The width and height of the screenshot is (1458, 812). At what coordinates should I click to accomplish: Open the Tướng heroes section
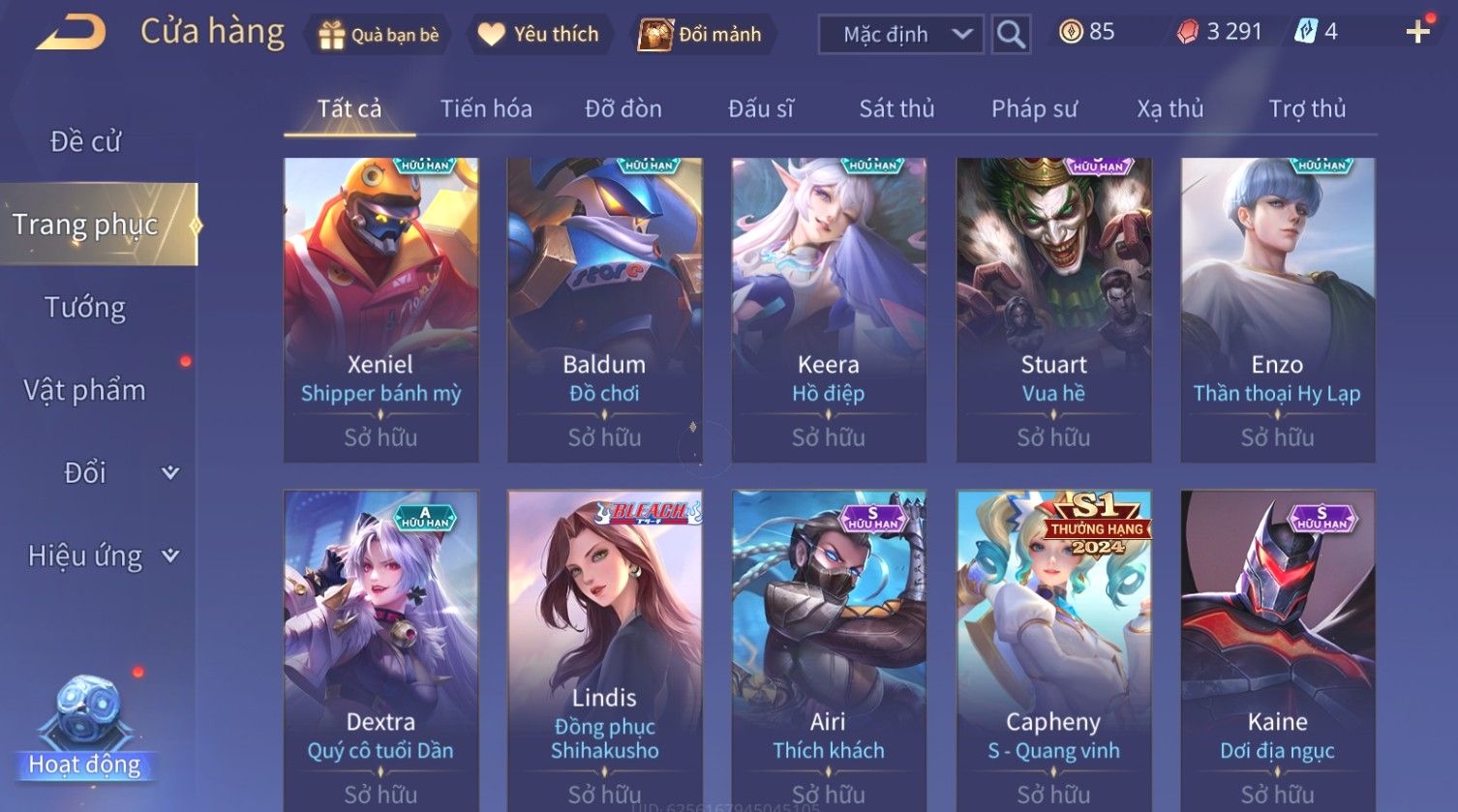(x=85, y=308)
